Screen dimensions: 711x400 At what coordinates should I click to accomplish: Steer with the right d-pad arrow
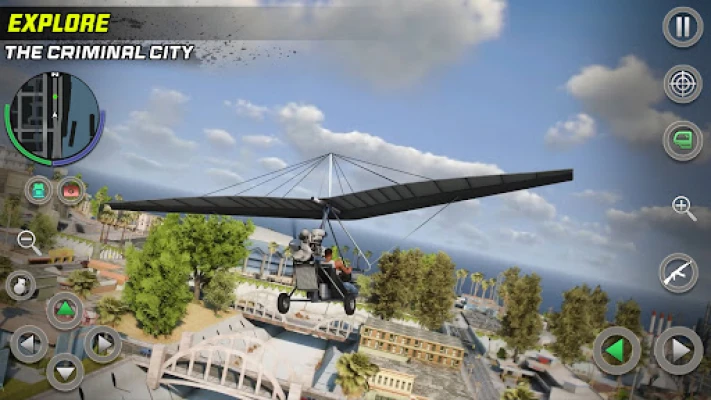click(x=102, y=344)
